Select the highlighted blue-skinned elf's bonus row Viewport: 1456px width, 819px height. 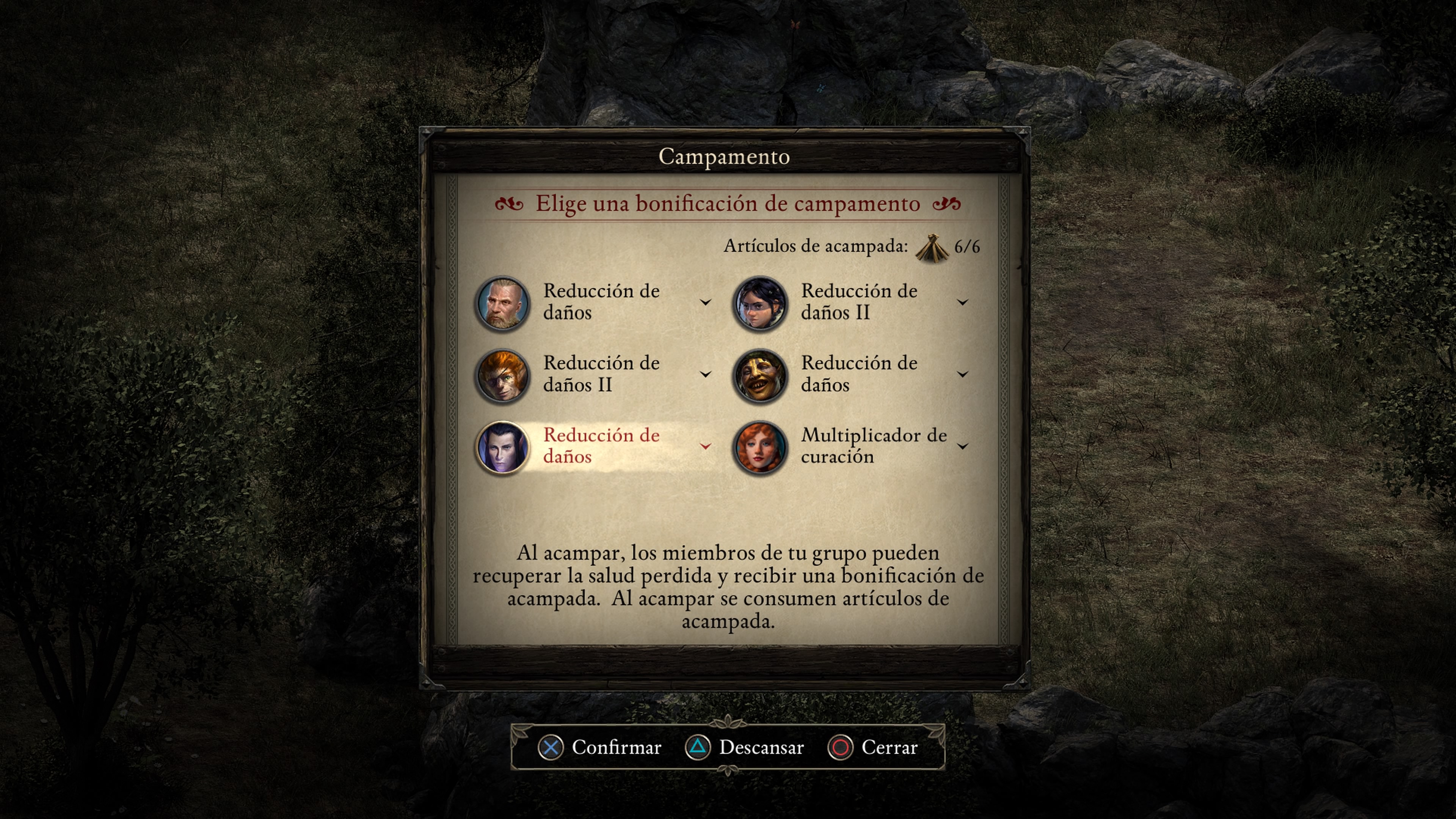pyautogui.click(x=601, y=447)
